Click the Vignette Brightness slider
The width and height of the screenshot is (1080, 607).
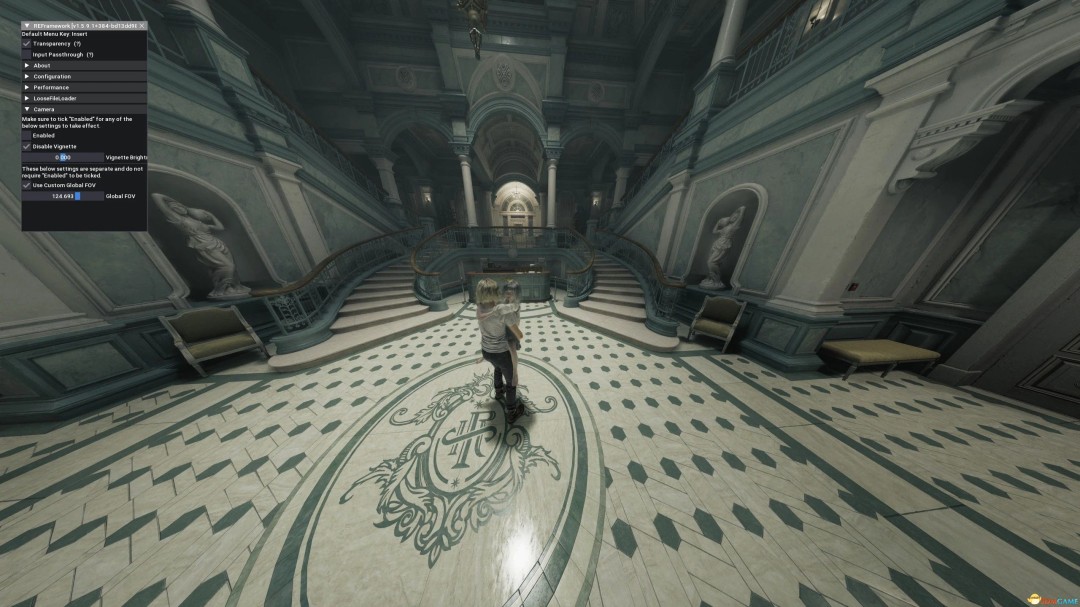(x=63, y=158)
